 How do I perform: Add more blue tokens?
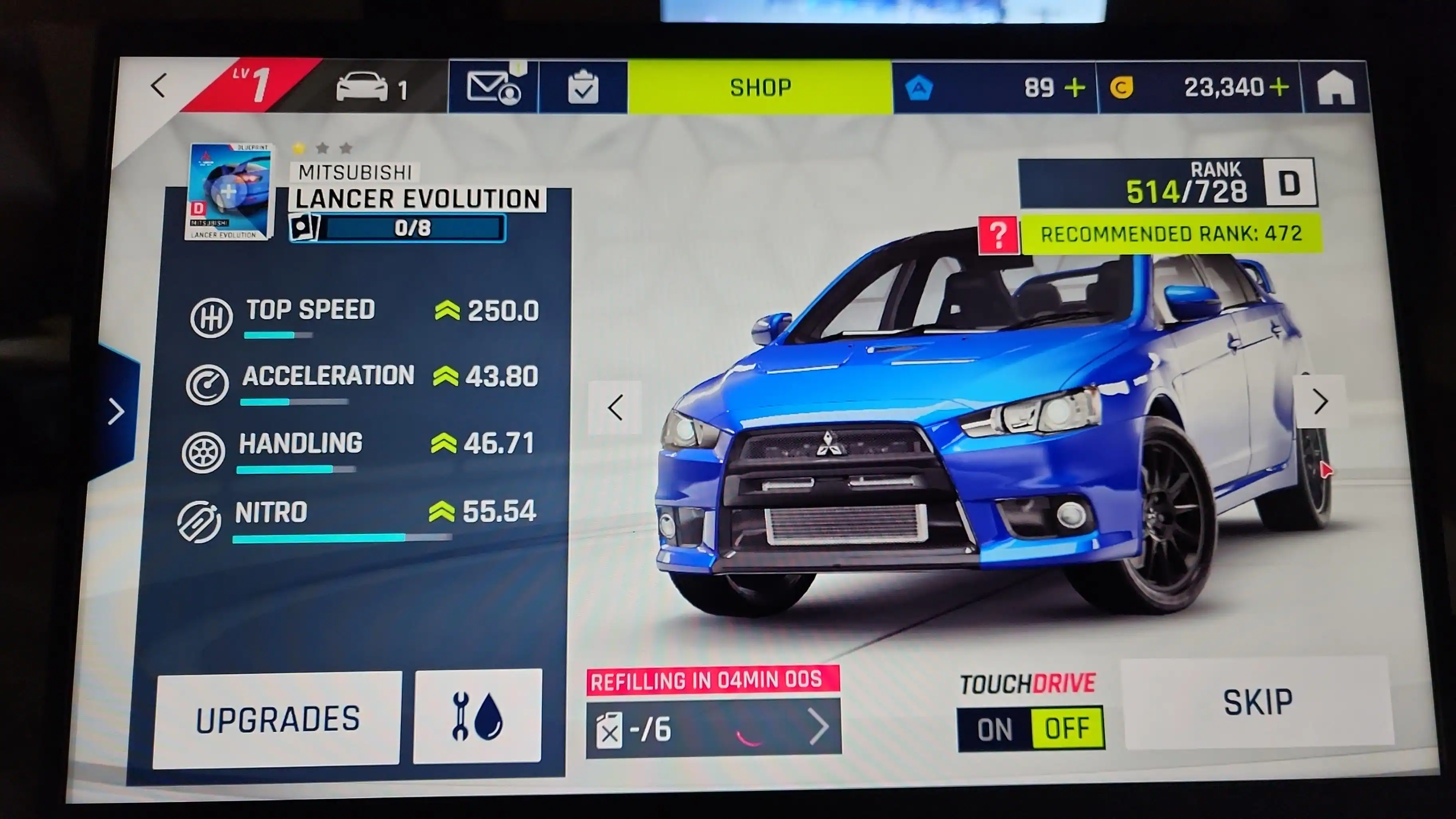tap(1074, 88)
